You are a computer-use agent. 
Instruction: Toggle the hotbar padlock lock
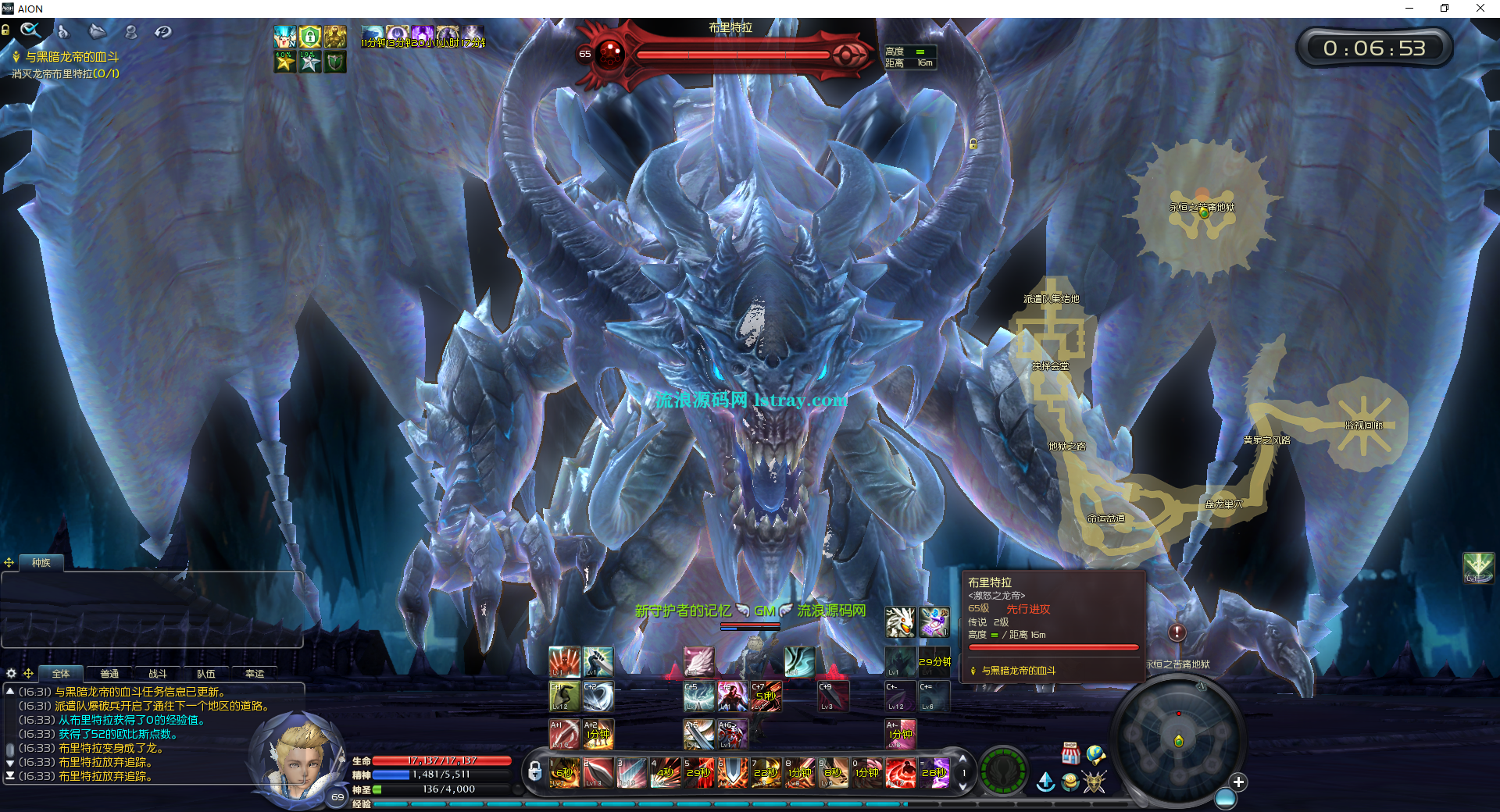[x=534, y=771]
